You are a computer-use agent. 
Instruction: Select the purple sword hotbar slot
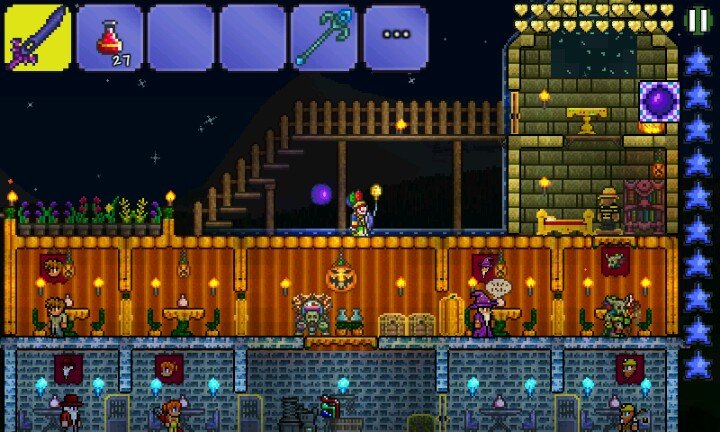pos(37,37)
